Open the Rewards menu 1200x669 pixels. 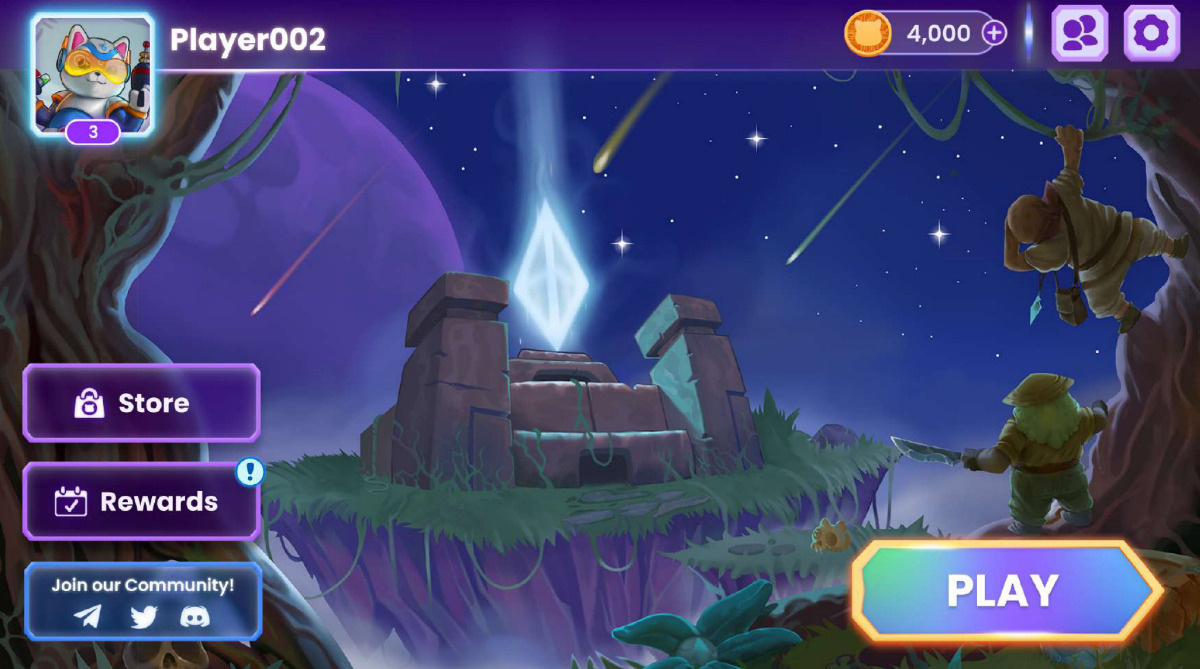tap(141, 501)
